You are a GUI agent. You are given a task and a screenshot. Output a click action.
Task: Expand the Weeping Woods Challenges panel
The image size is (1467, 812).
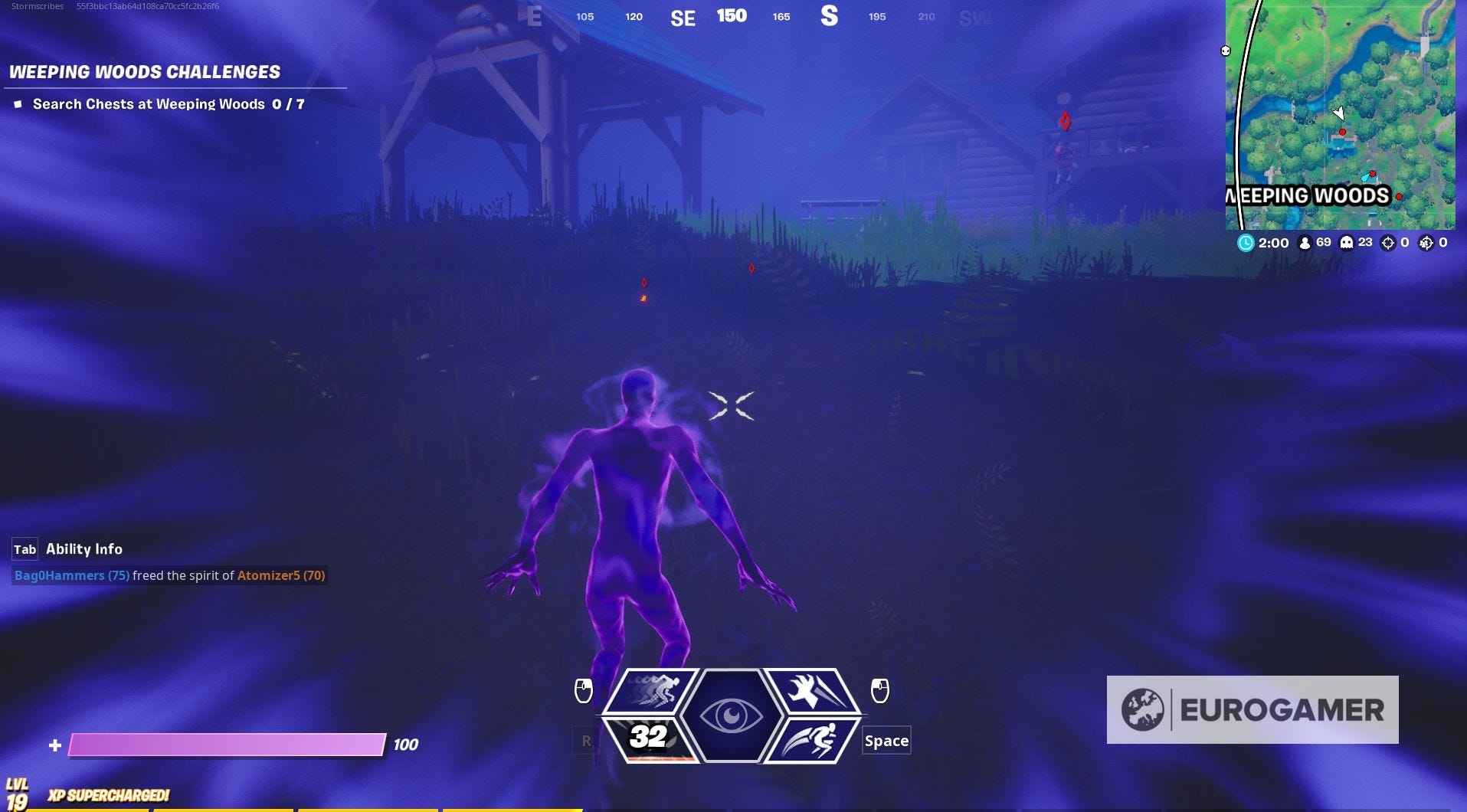pos(145,72)
